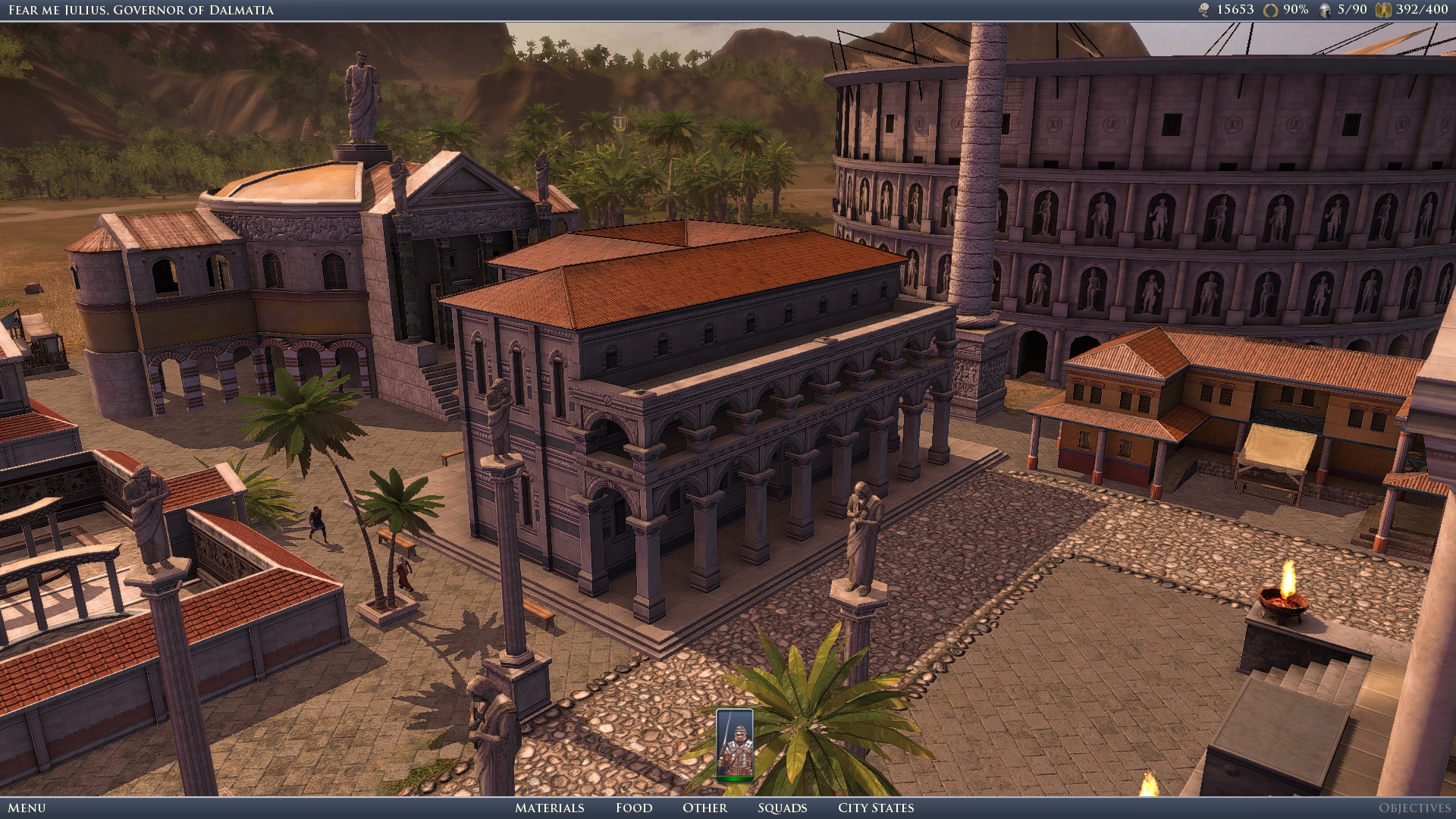Click the 90% approval readout
Image resolution: width=1456 pixels, height=819 pixels.
pyautogui.click(x=1297, y=11)
